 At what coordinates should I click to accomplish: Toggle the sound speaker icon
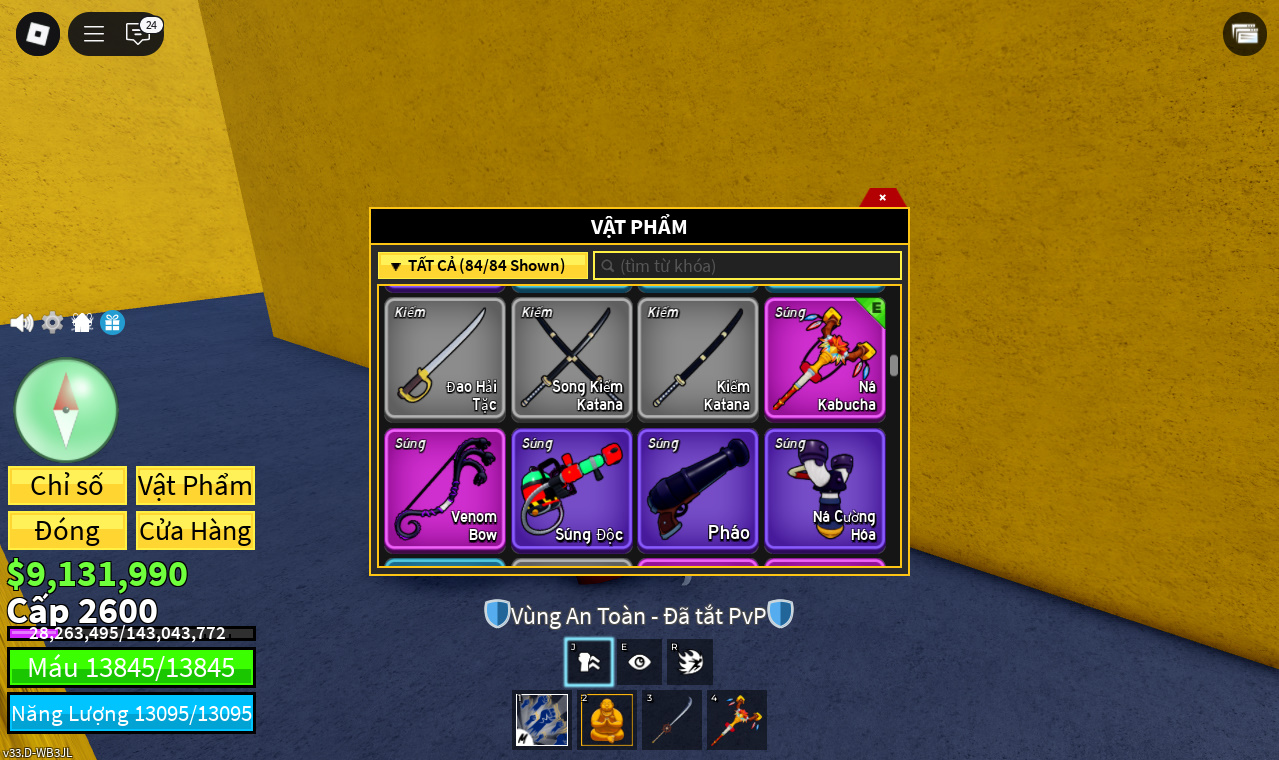[21, 323]
